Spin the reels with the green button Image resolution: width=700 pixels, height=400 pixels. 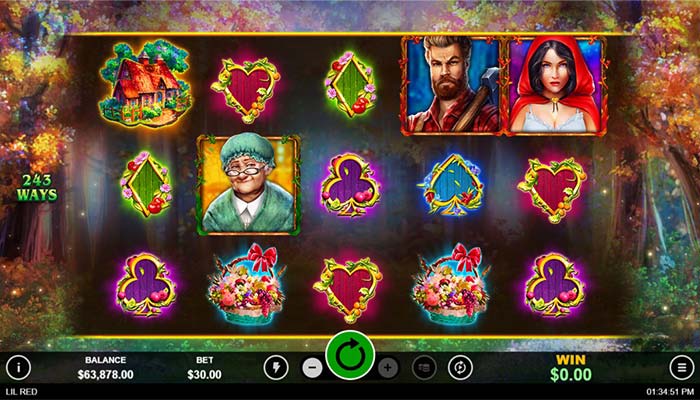pos(350,356)
